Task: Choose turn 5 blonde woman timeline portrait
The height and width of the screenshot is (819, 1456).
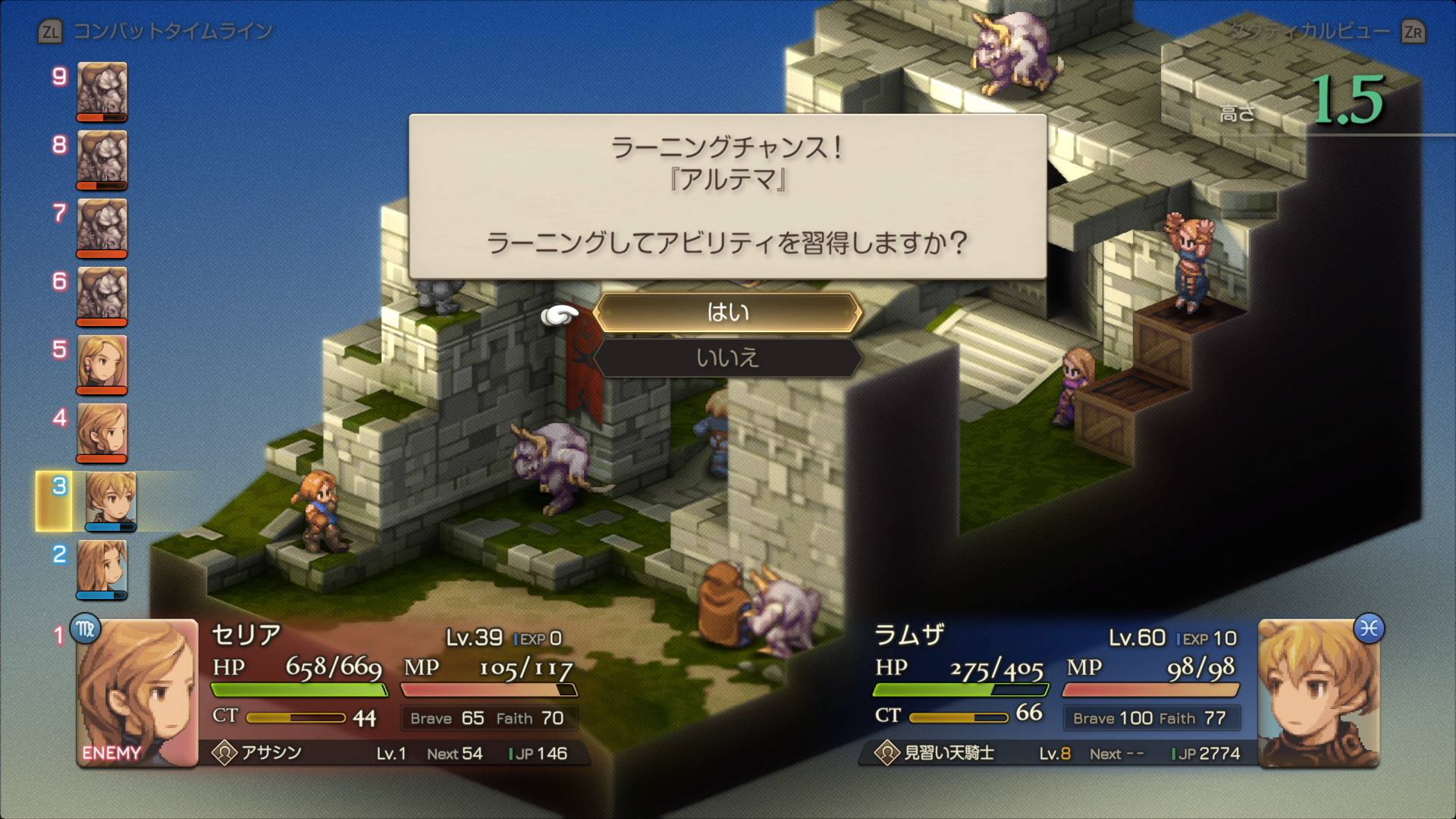Action: 102,364
